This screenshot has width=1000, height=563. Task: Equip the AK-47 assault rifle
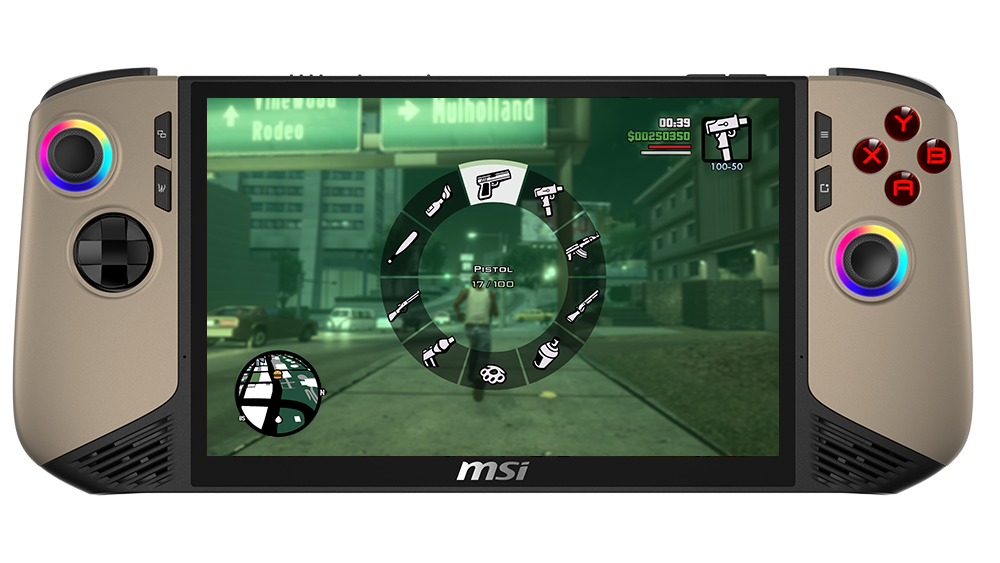click(582, 248)
